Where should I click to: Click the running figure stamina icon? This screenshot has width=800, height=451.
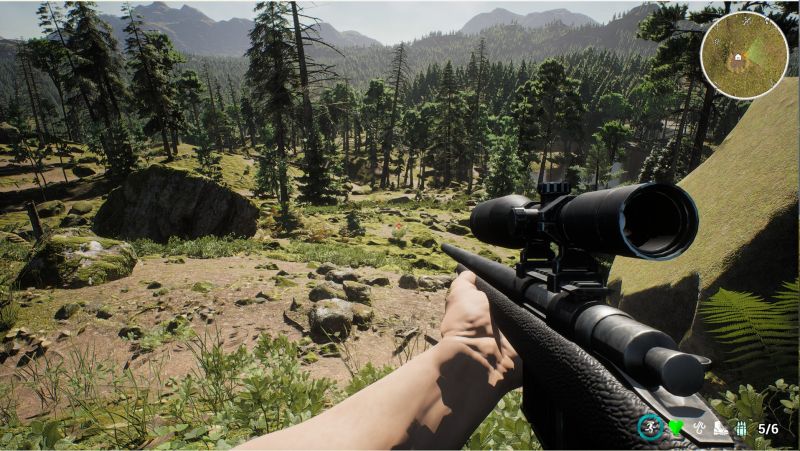pos(649,428)
